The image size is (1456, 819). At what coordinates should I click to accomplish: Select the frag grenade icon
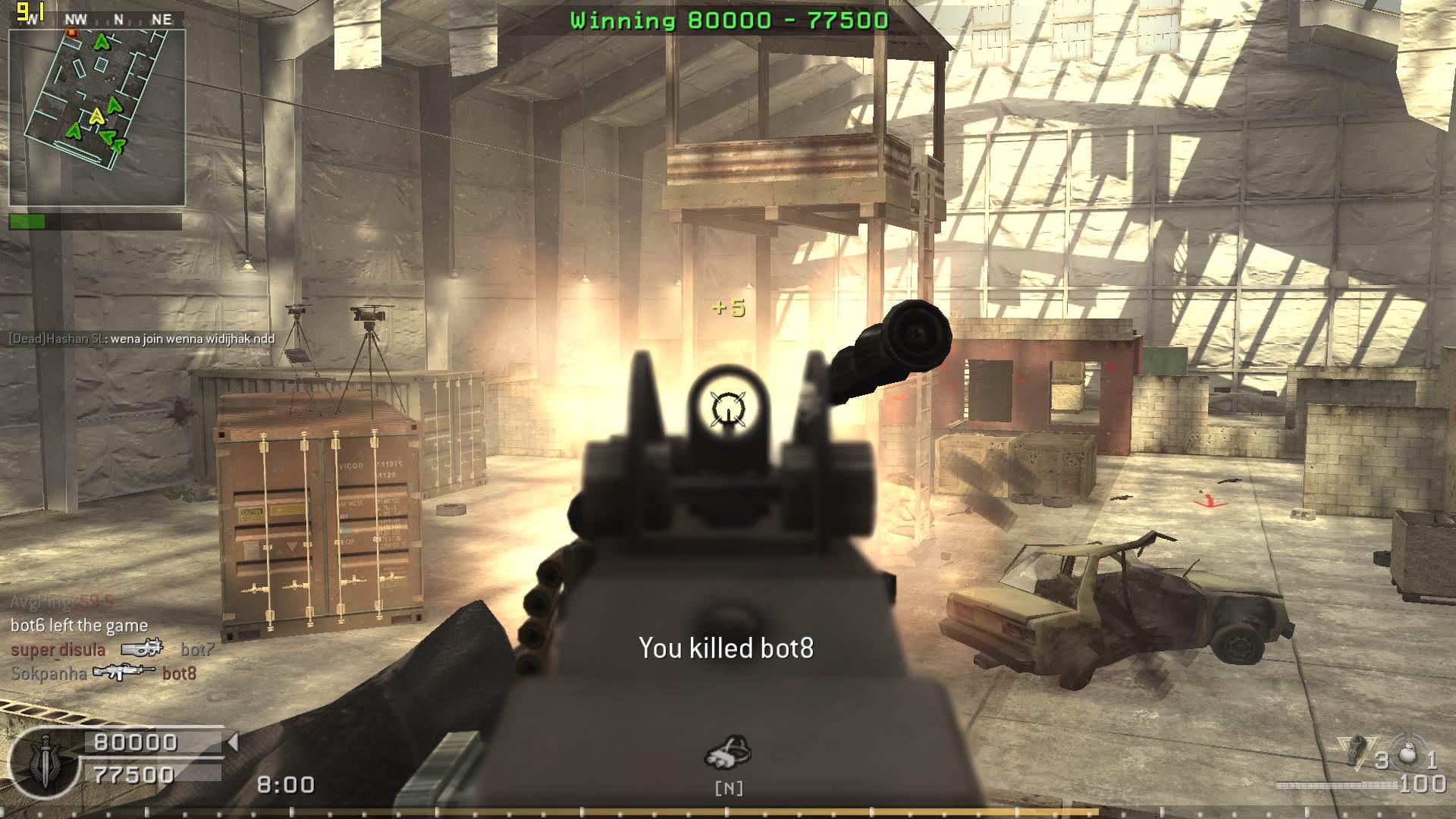click(1407, 754)
